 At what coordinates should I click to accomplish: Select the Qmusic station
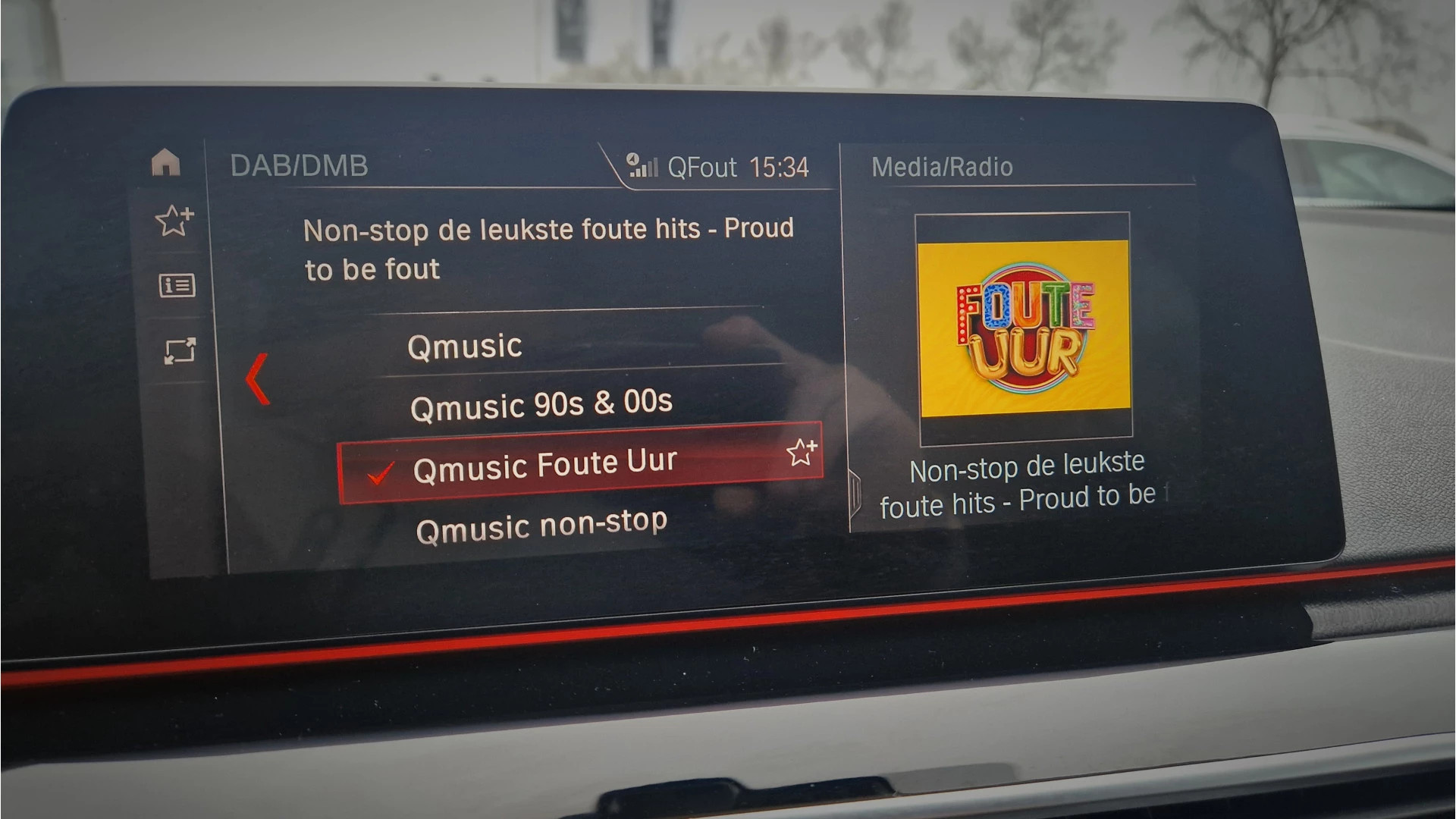[464, 347]
